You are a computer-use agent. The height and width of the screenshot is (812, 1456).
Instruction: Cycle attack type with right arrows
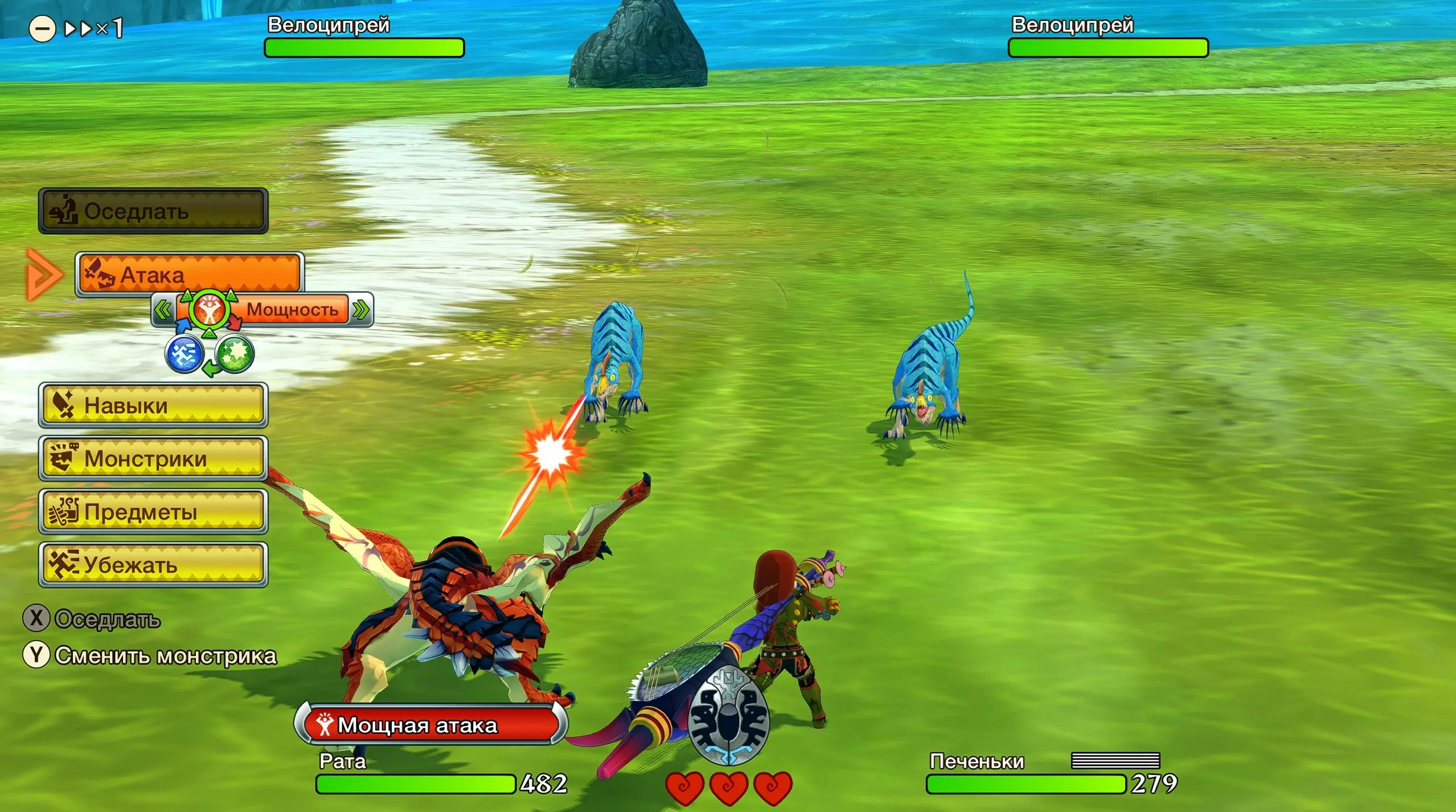tap(361, 310)
